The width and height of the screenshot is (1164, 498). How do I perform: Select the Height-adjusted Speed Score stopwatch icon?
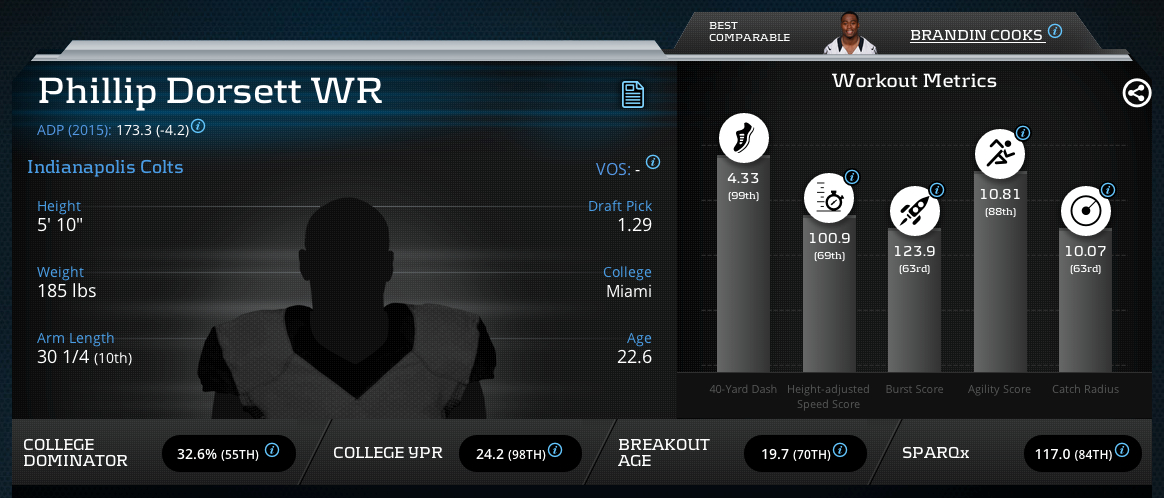(x=829, y=198)
